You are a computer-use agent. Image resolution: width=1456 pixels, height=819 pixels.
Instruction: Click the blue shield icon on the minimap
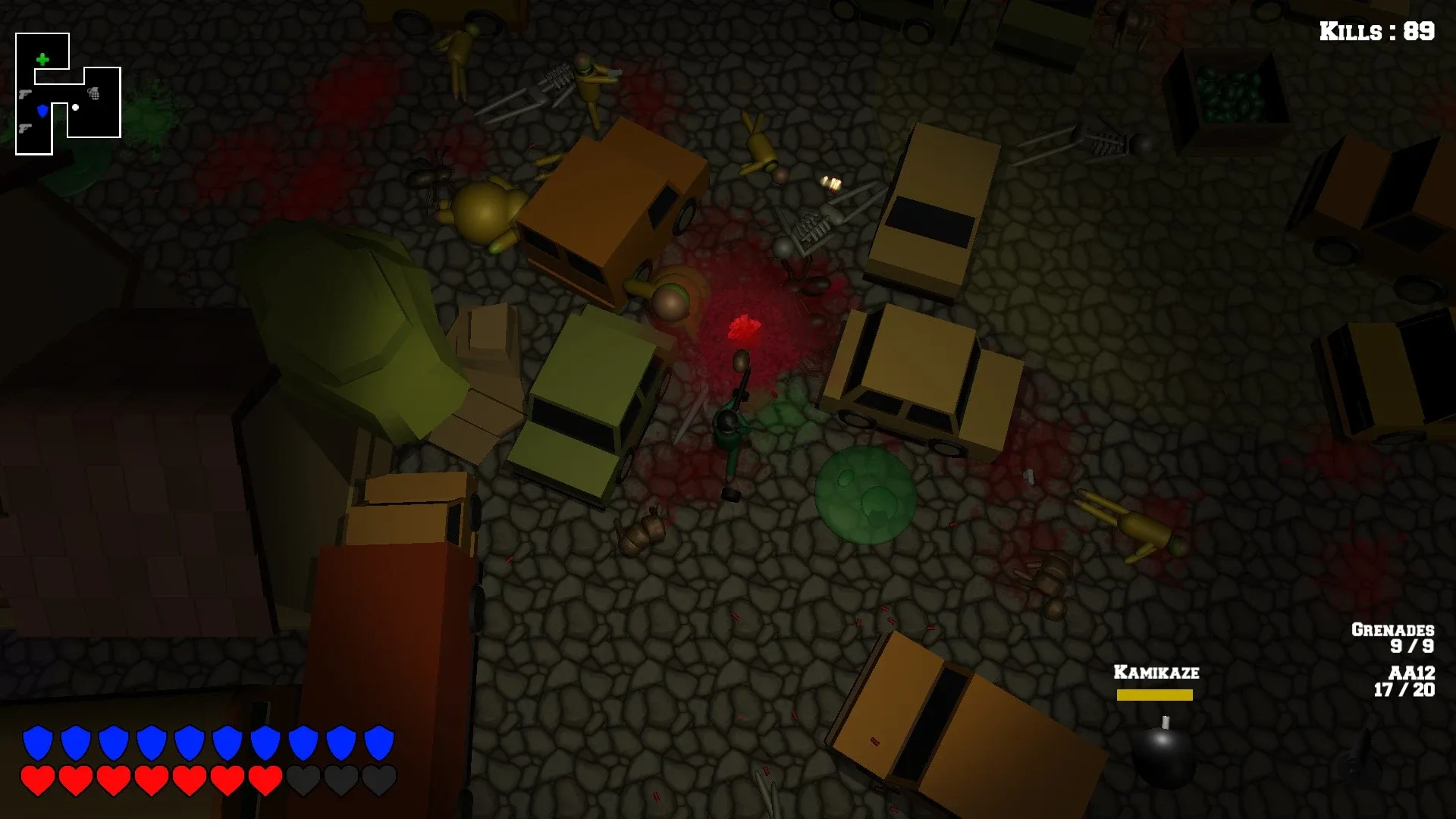[x=42, y=111]
